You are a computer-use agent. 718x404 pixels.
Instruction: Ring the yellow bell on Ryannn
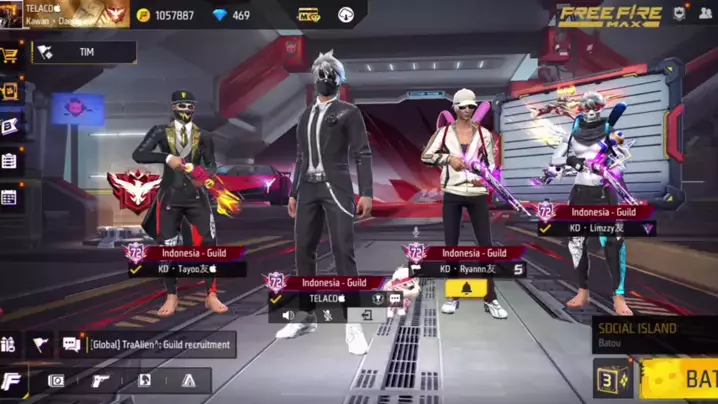(x=466, y=289)
